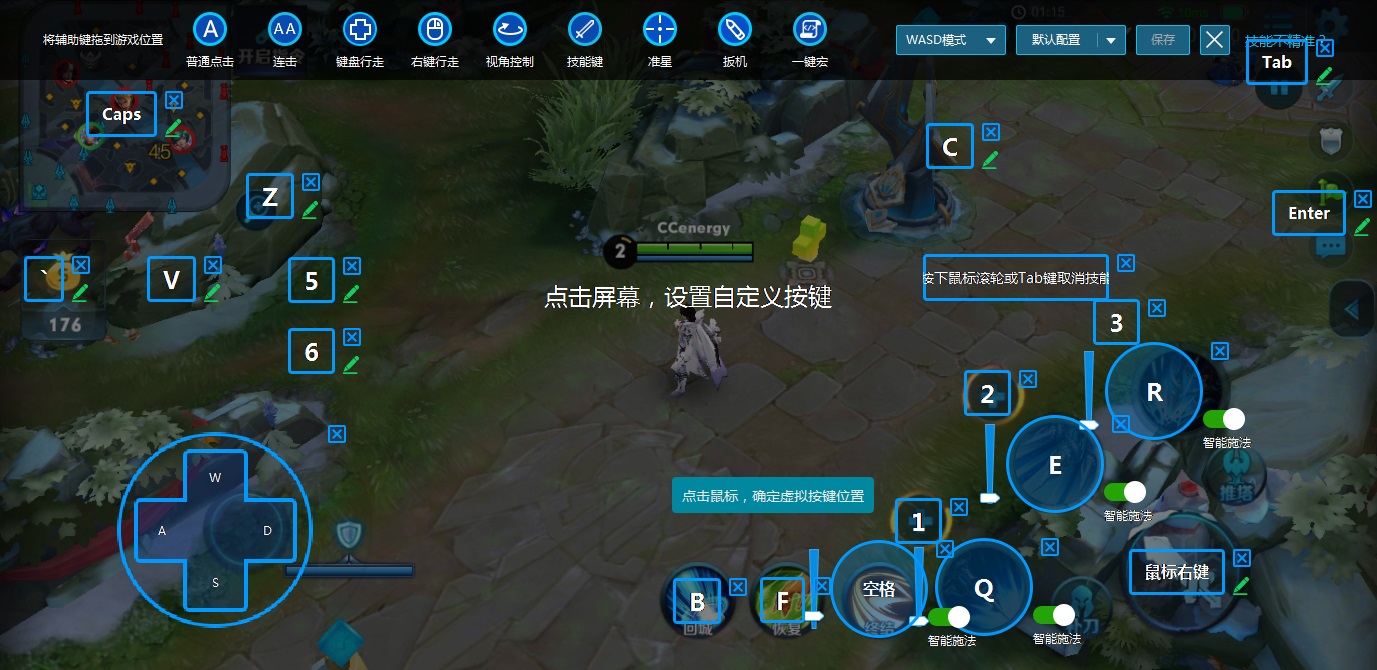This screenshot has width=1377, height=670.
Task: Edit the Enter key binding
Action: coord(1362,227)
